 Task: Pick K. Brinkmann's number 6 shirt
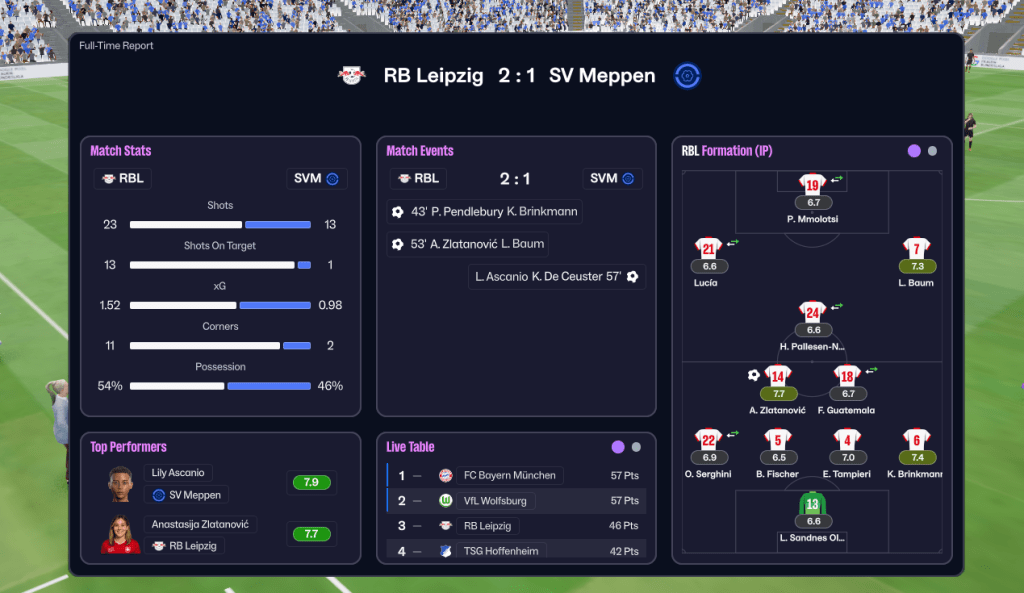917,440
